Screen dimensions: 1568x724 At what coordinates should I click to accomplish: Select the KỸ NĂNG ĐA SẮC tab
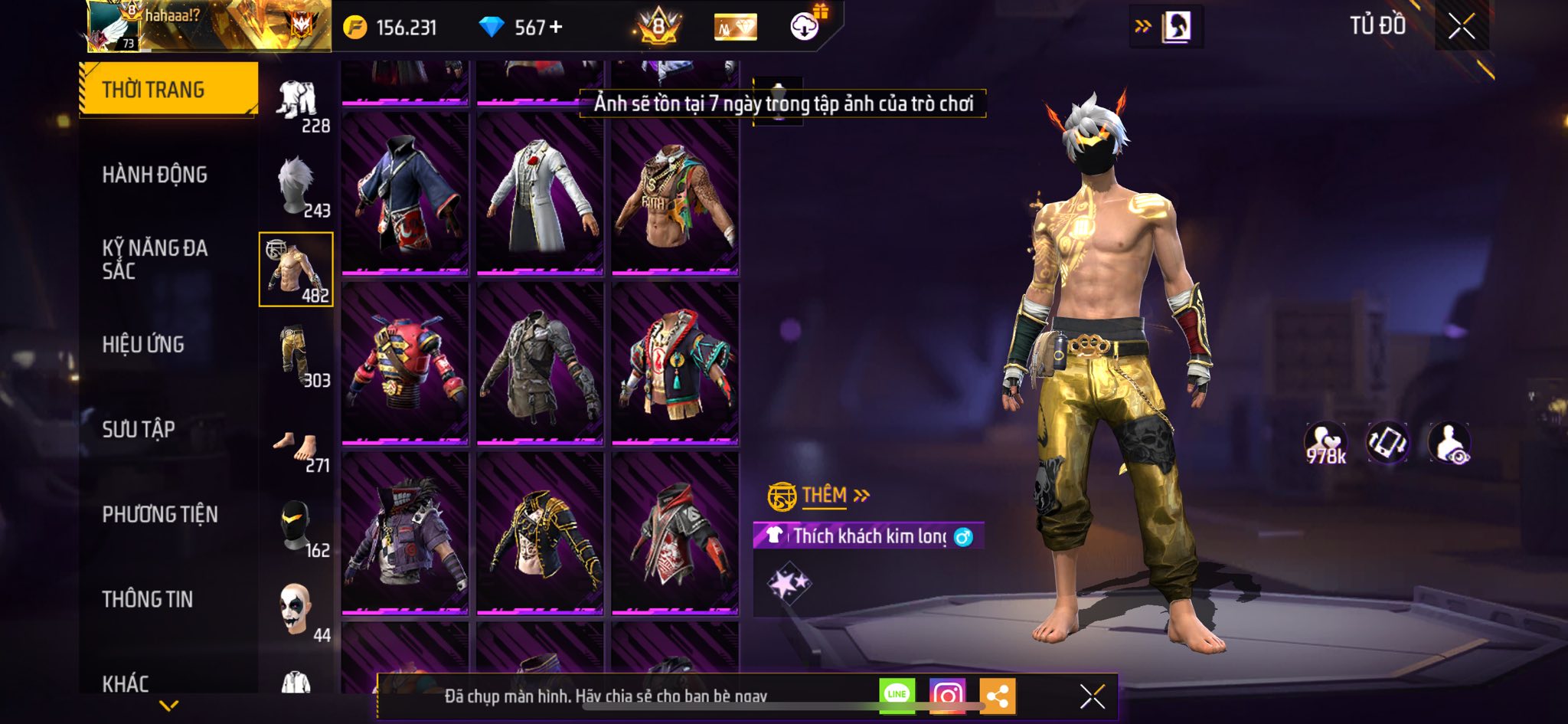155,259
